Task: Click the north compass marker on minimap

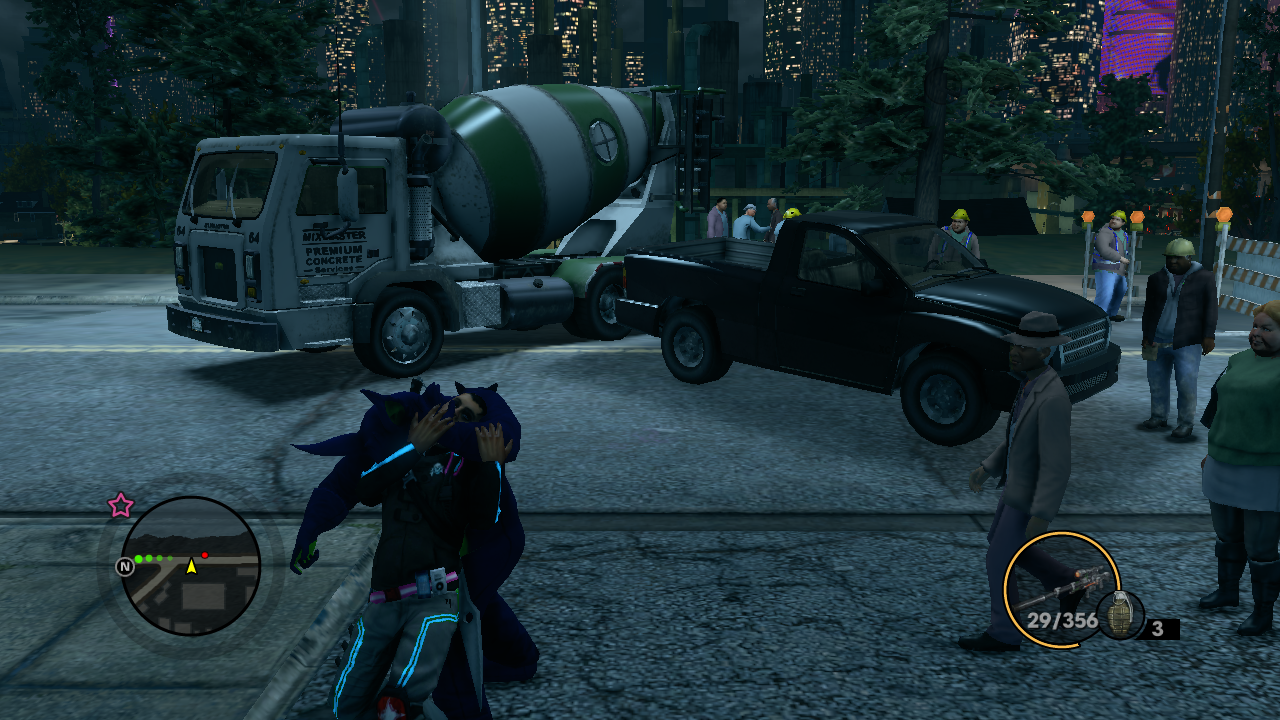Action: [125, 567]
